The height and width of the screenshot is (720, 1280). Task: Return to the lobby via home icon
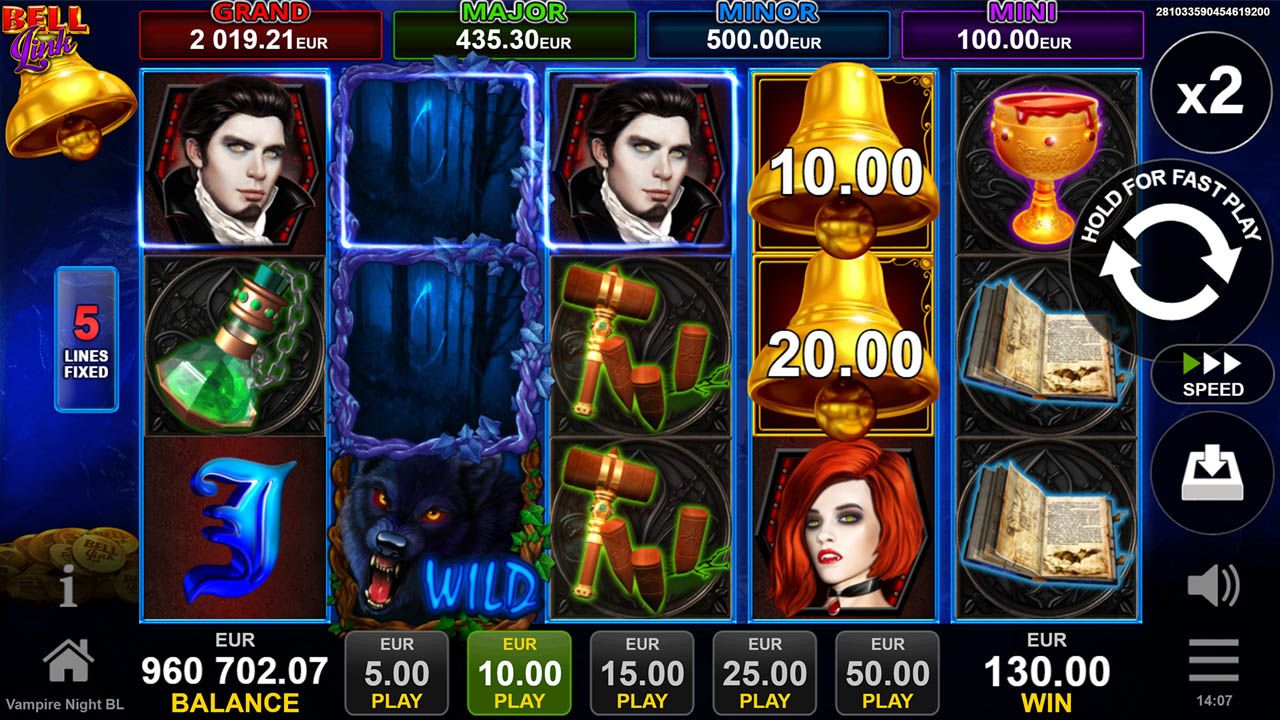click(67, 660)
